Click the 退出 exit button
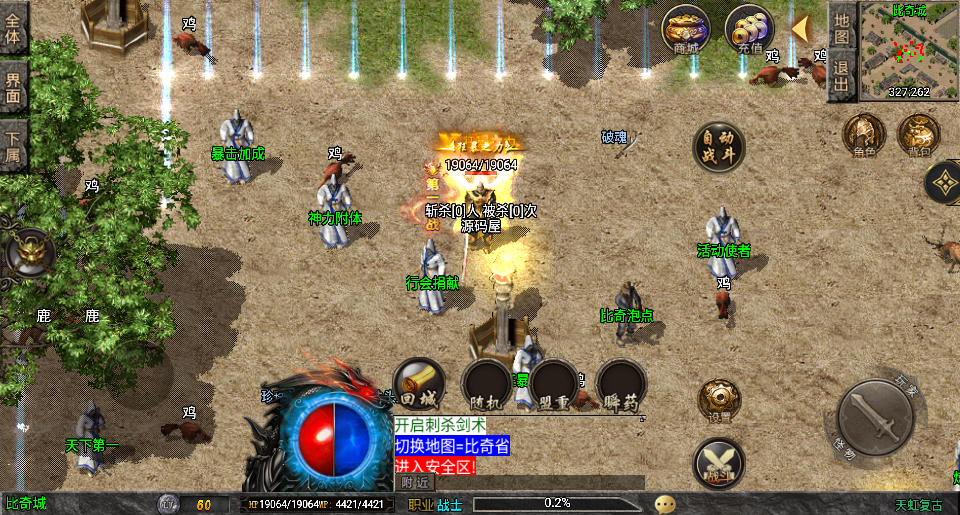960x515 pixels. point(842,77)
